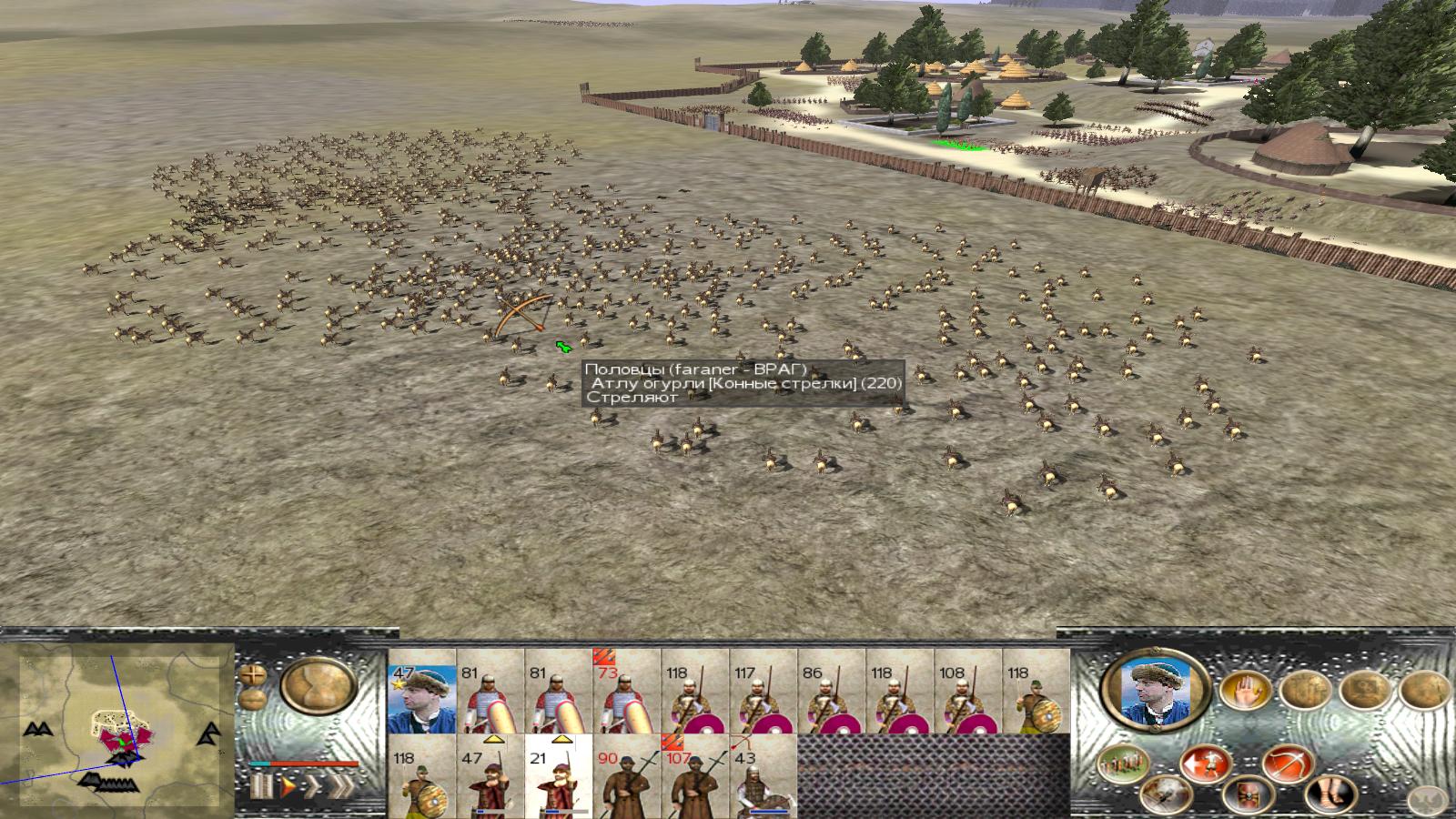Set battle speed to double fast-forward
Image resolution: width=1456 pixels, height=819 pixels.
(313, 785)
